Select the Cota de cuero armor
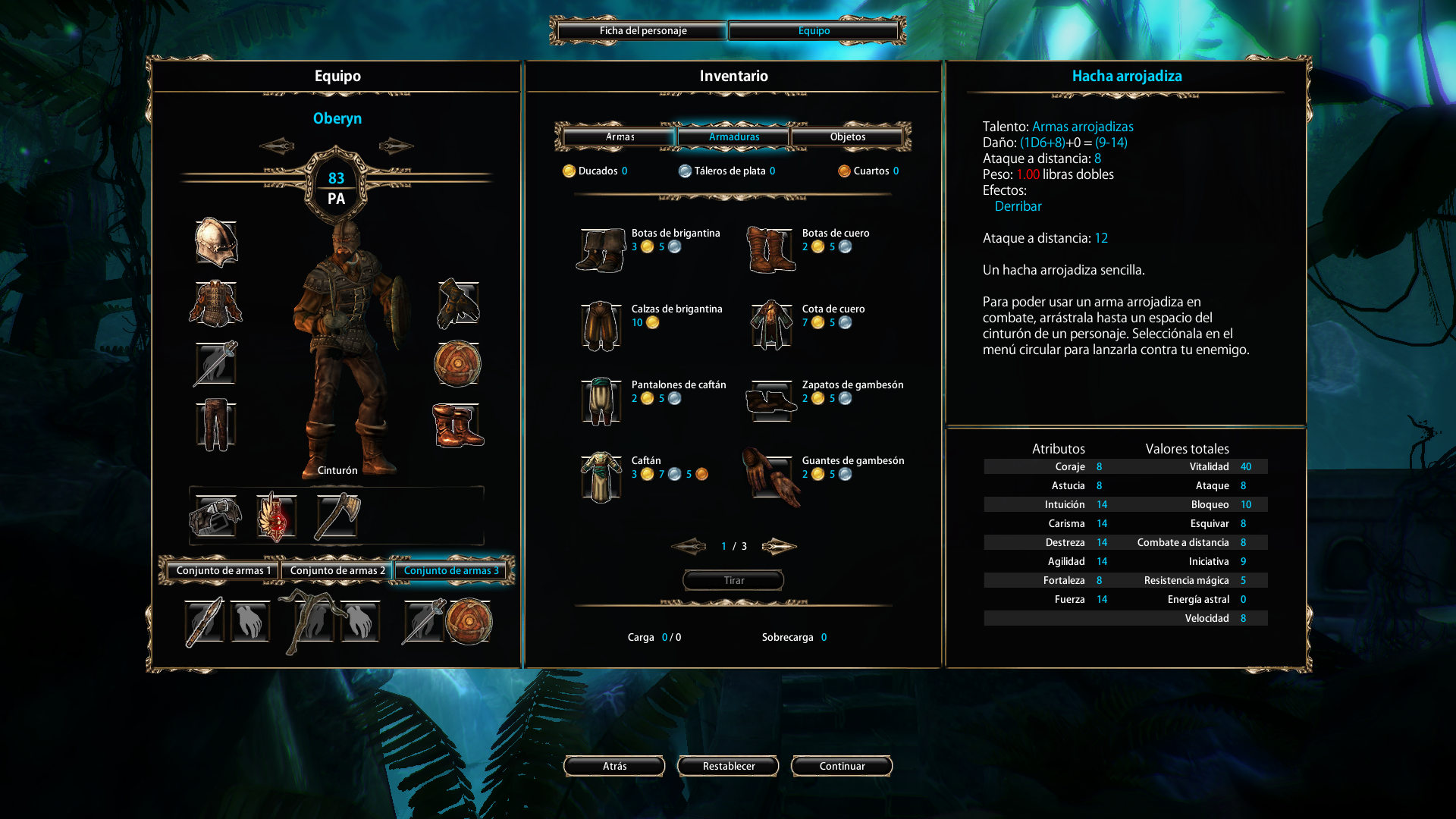Image resolution: width=1456 pixels, height=819 pixels. coord(771,325)
